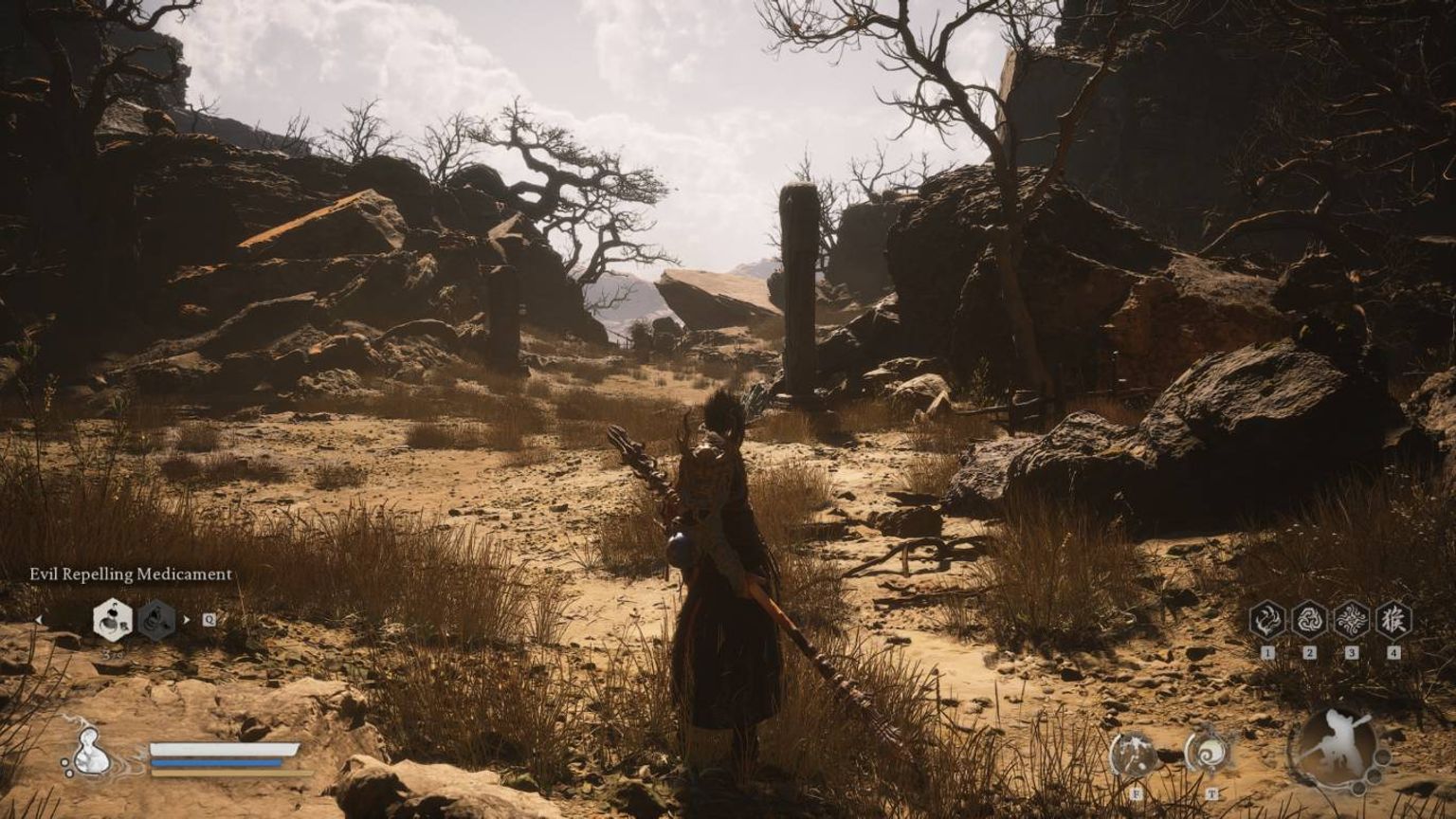Click the blue mana bar
The width and height of the screenshot is (1456, 819).
point(215,762)
